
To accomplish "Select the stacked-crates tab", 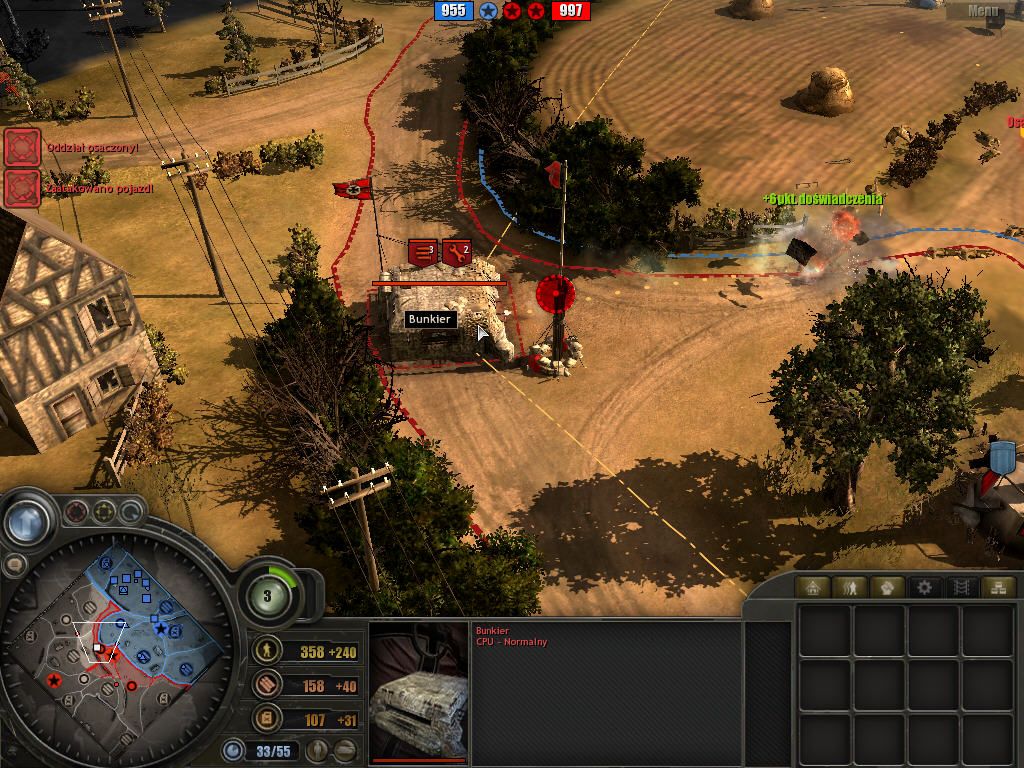I will pos(996,587).
